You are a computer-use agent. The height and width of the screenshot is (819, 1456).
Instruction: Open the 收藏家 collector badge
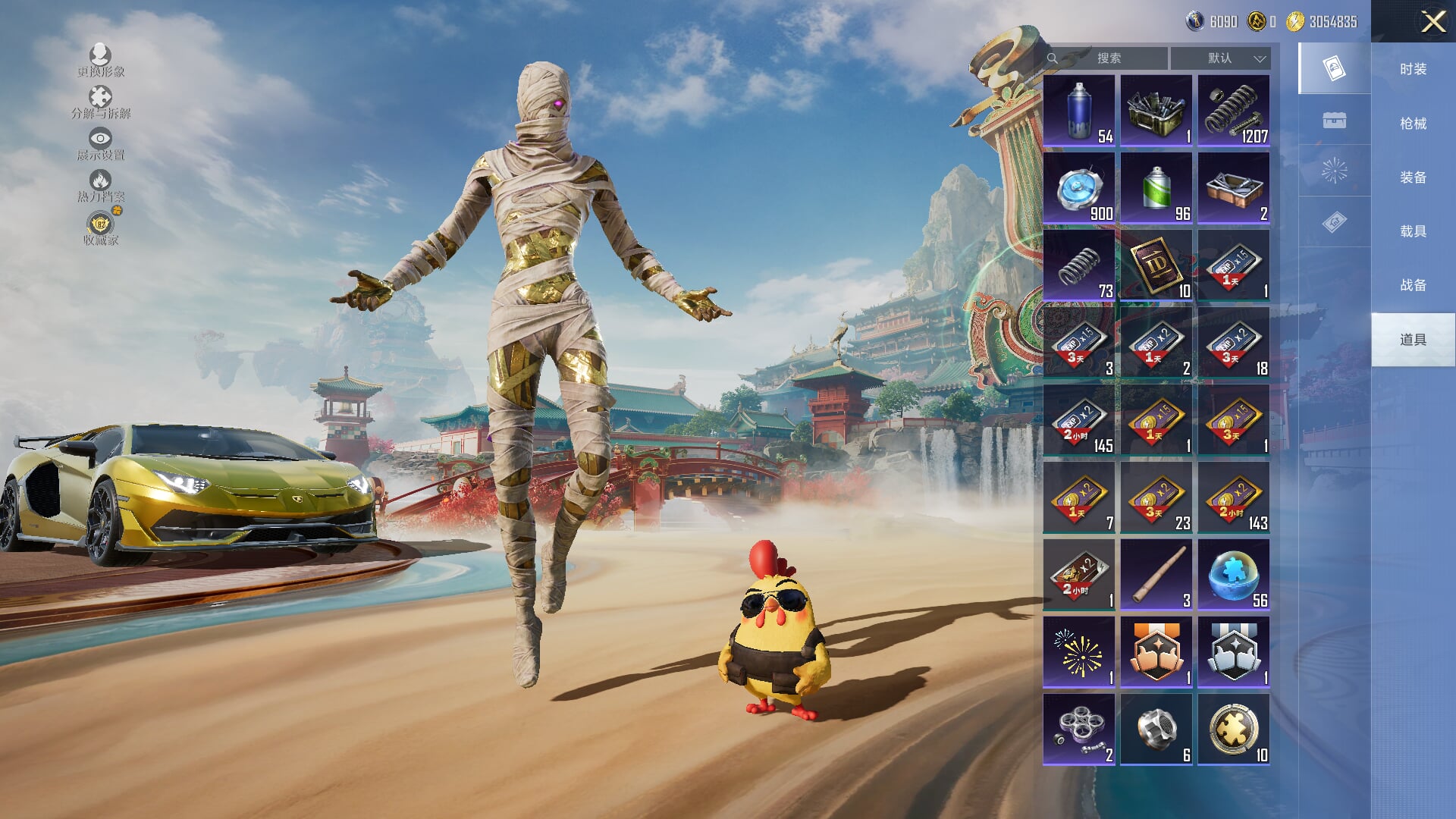point(100,227)
